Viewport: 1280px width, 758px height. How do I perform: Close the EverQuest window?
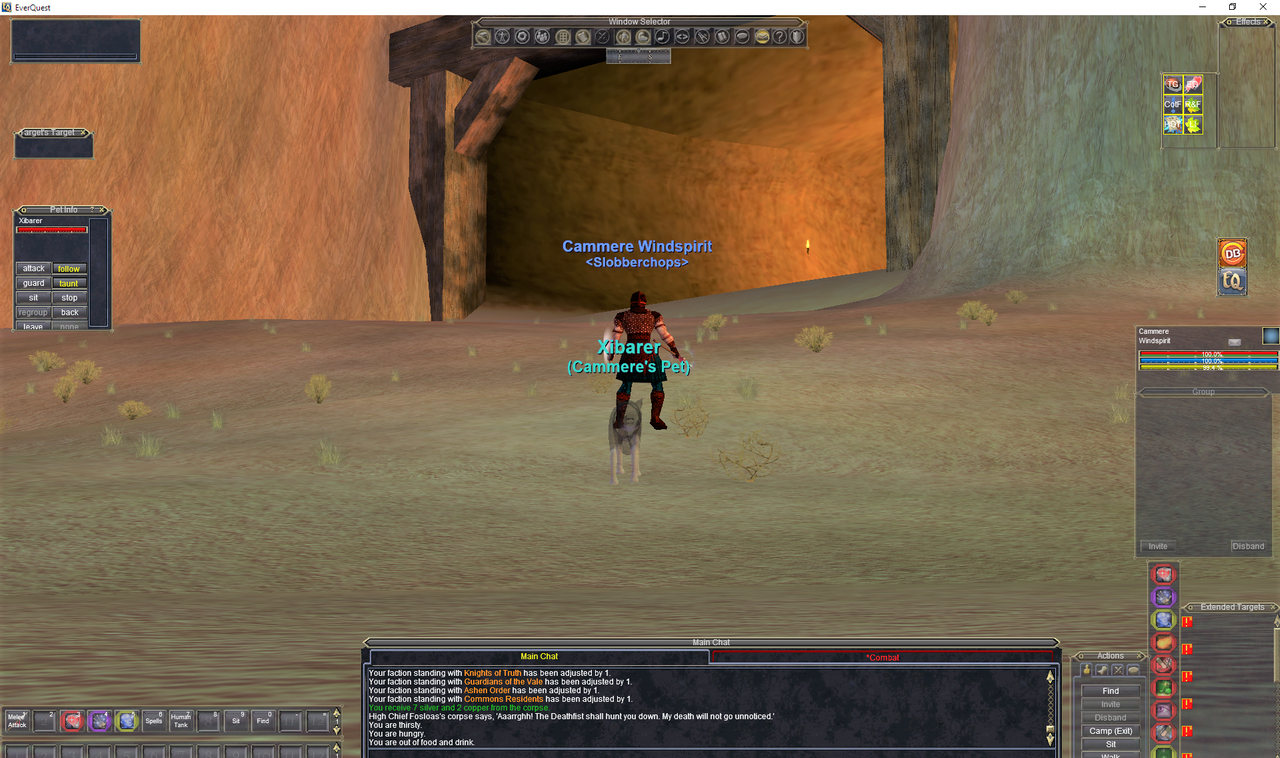[1261, 7]
